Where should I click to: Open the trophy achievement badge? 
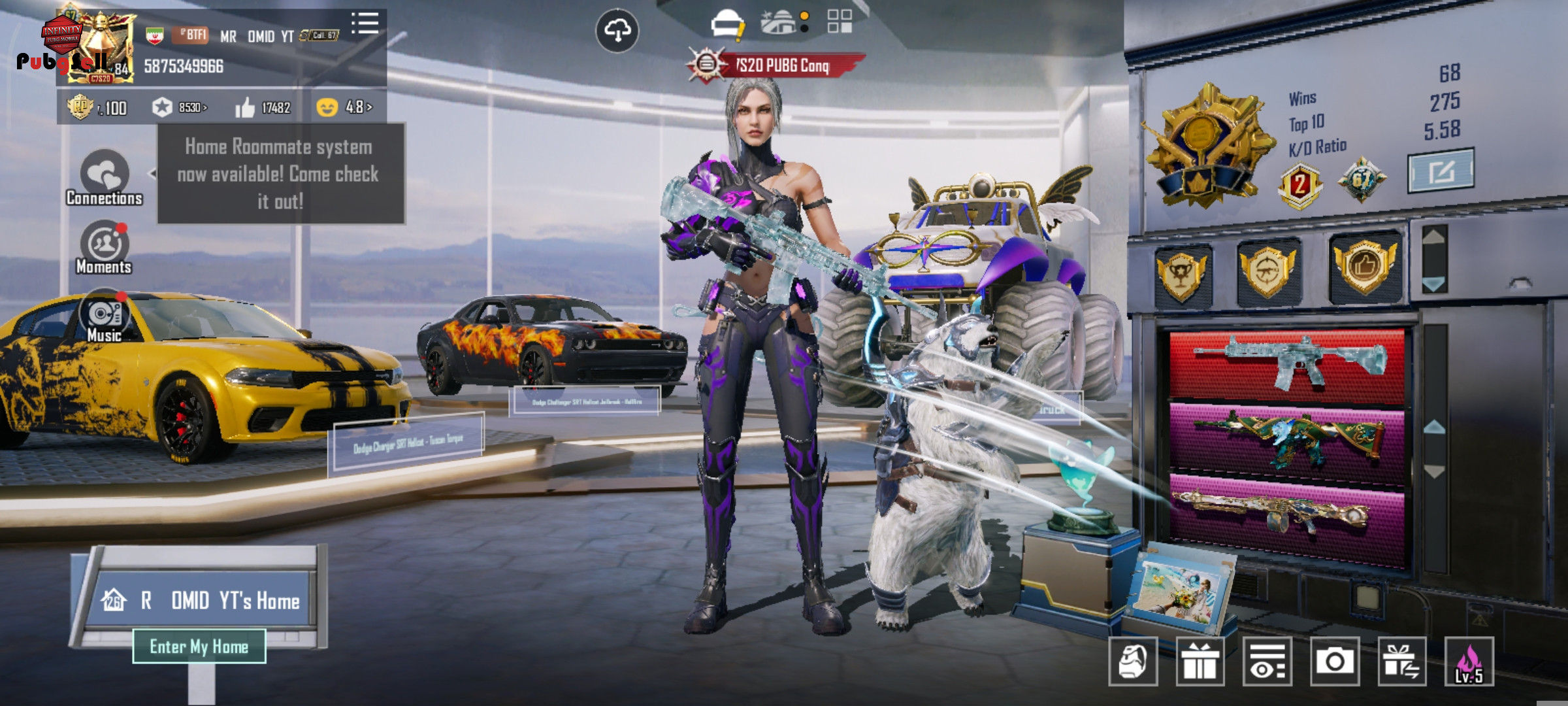click(1183, 273)
